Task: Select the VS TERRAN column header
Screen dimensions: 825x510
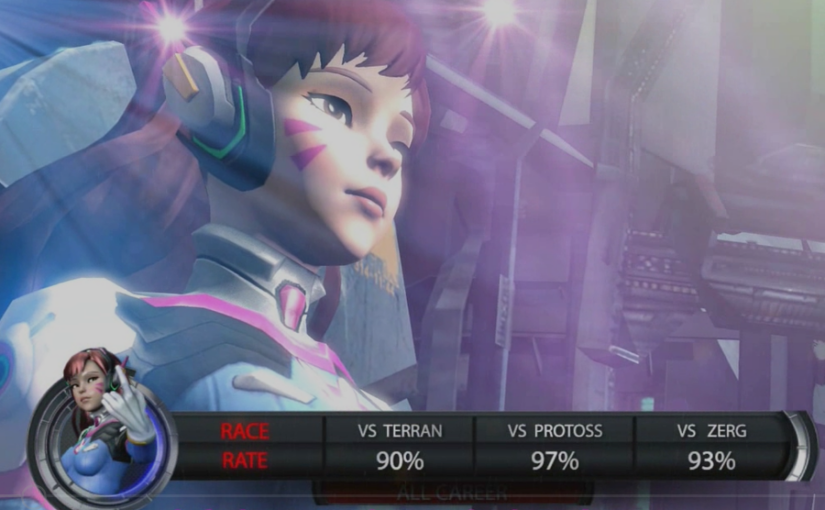Action: [400, 431]
